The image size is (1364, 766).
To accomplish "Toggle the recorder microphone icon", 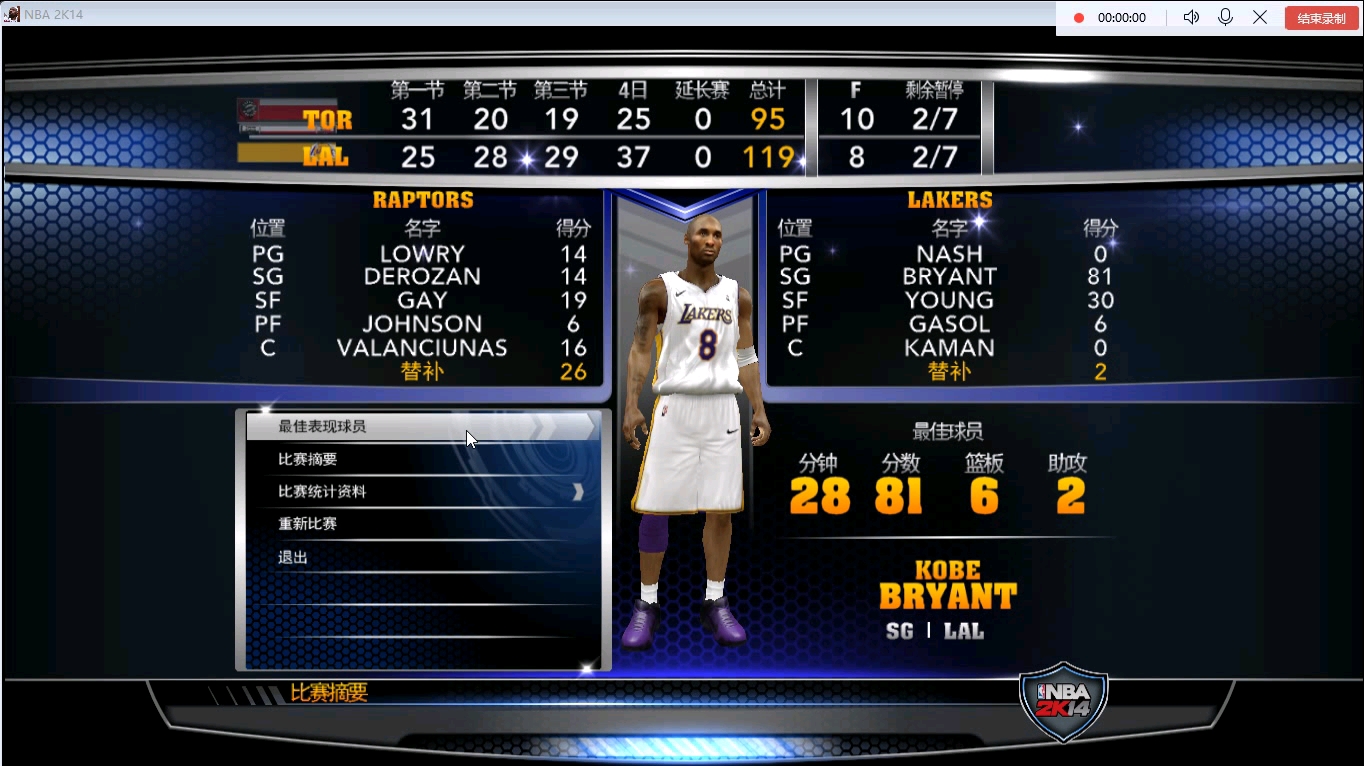I will click(x=1225, y=18).
